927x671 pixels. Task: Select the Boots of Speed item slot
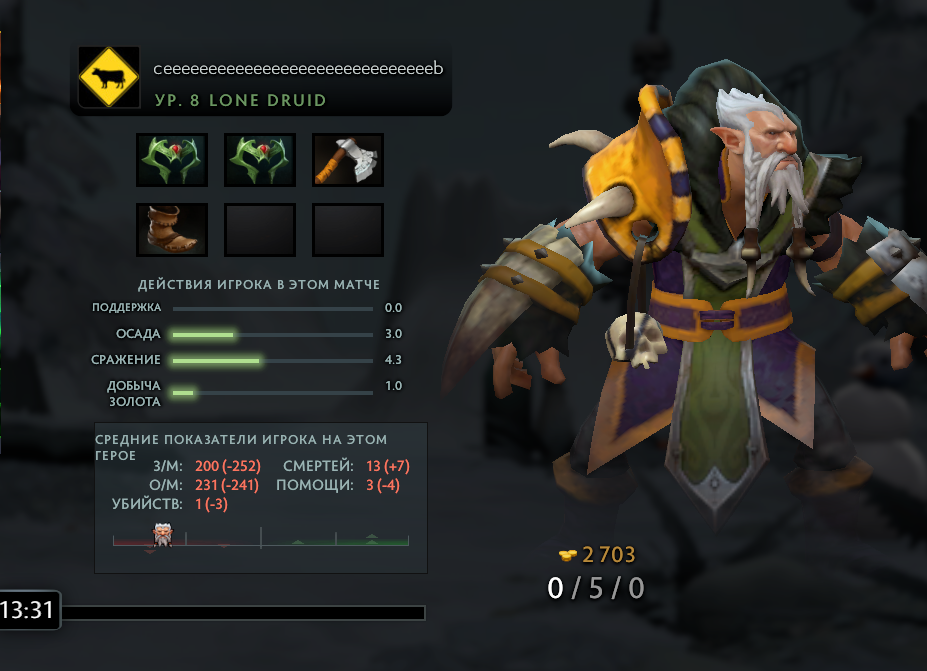(172, 230)
